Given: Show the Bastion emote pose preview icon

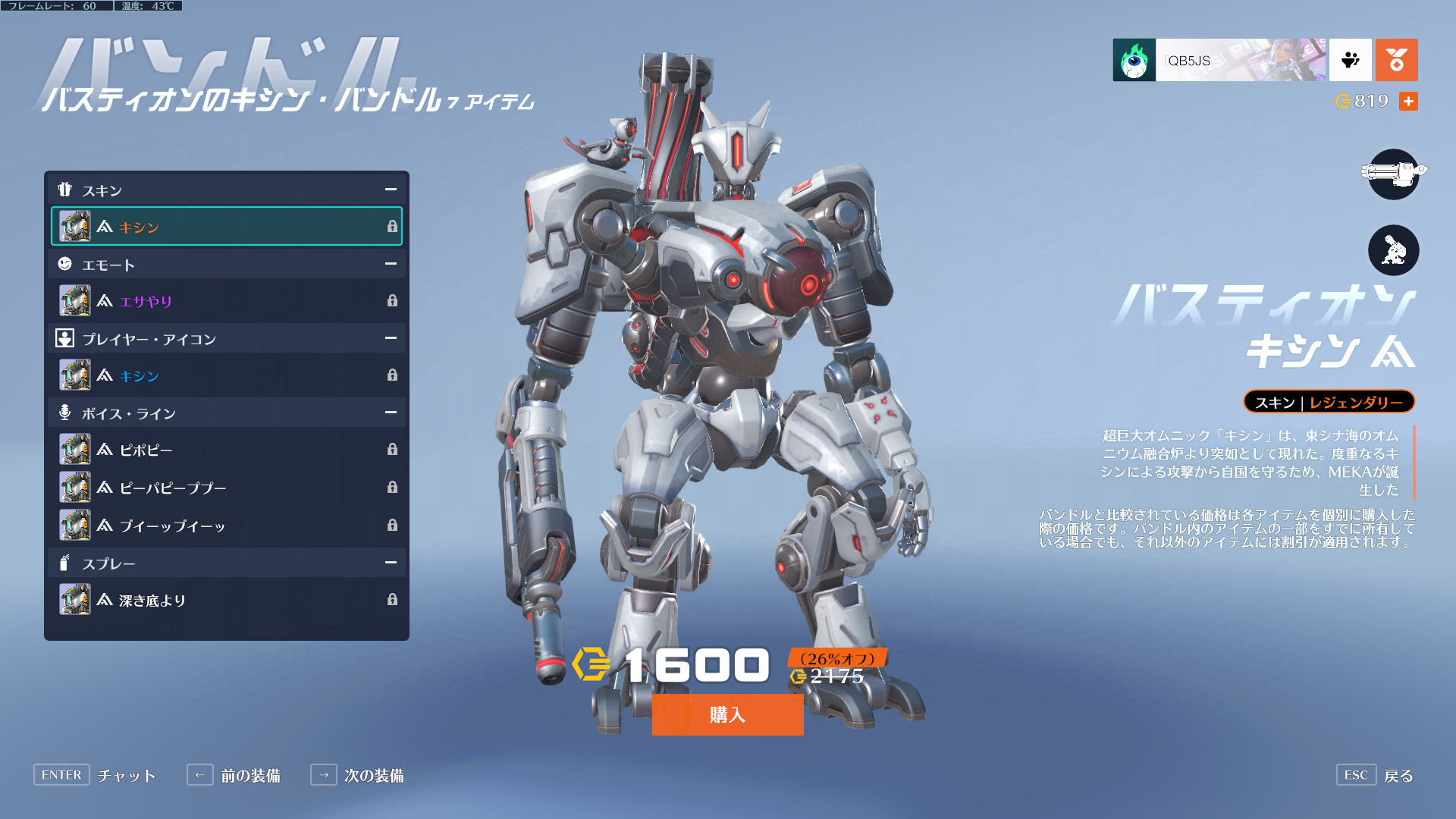Looking at the screenshot, I should click(1393, 250).
